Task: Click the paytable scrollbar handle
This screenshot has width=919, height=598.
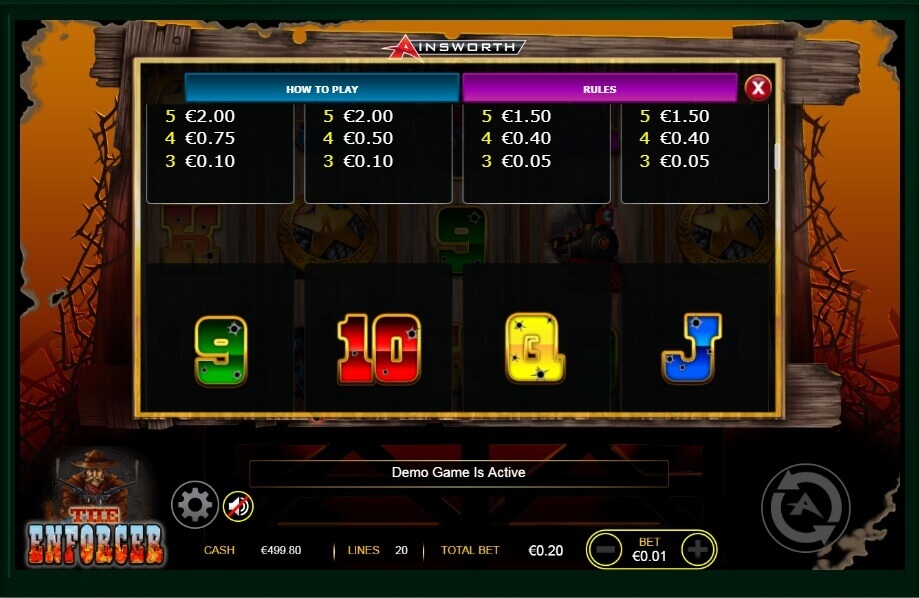Action: (x=776, y=157)
